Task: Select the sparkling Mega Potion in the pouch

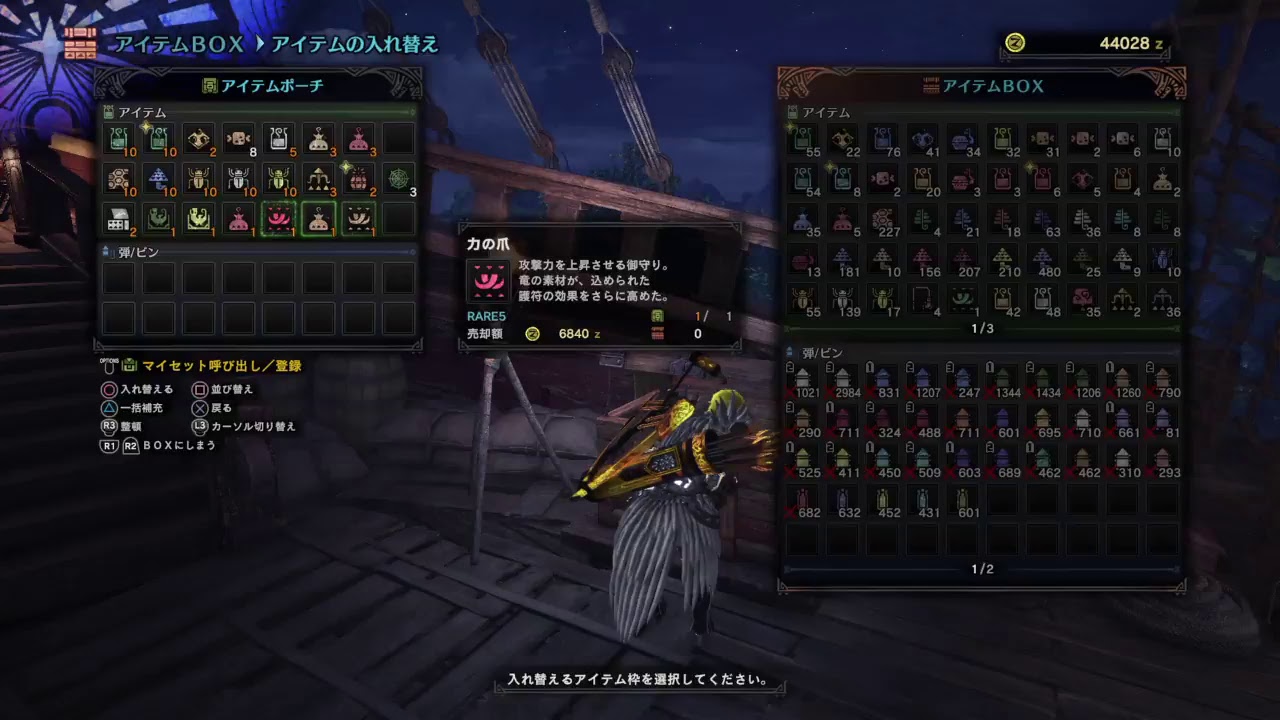Action: [x=158, y=138]
